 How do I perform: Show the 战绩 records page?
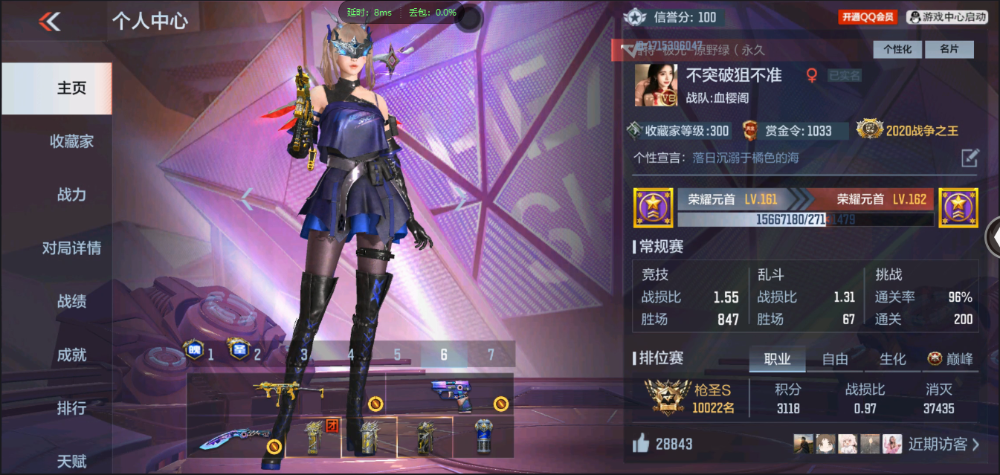(71, 301)
